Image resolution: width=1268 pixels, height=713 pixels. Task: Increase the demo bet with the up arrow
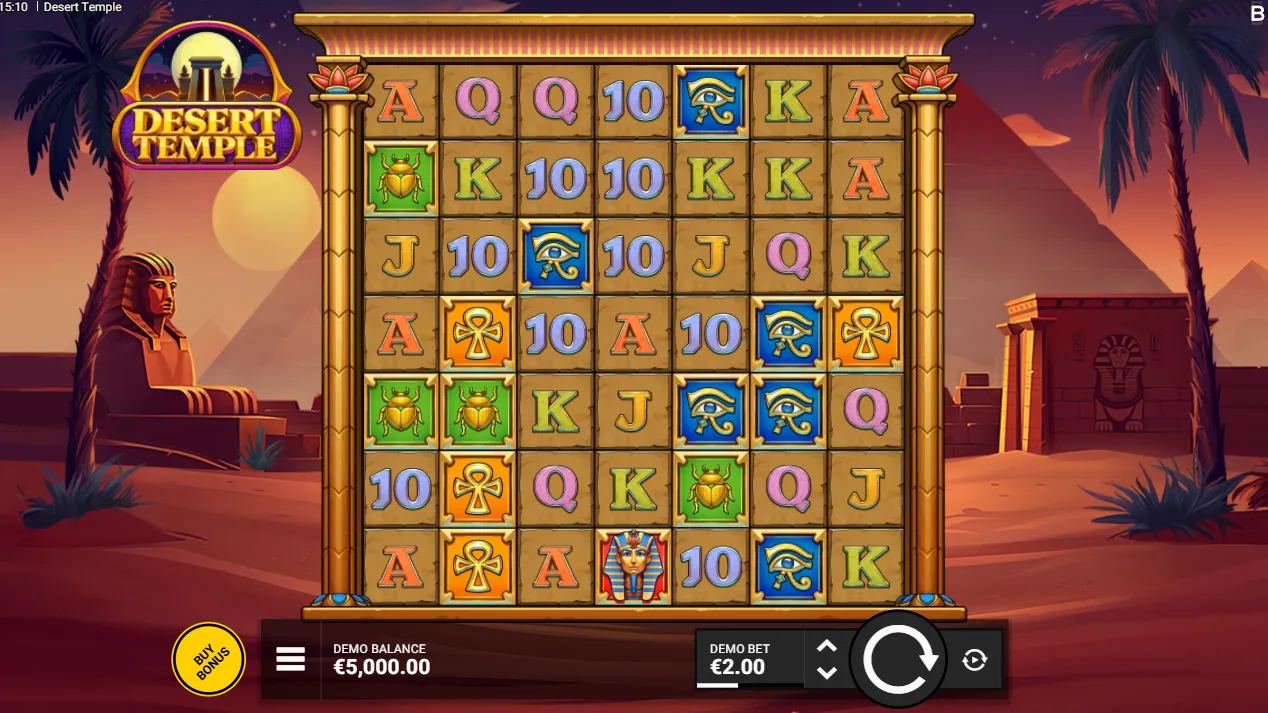(826, 647)
